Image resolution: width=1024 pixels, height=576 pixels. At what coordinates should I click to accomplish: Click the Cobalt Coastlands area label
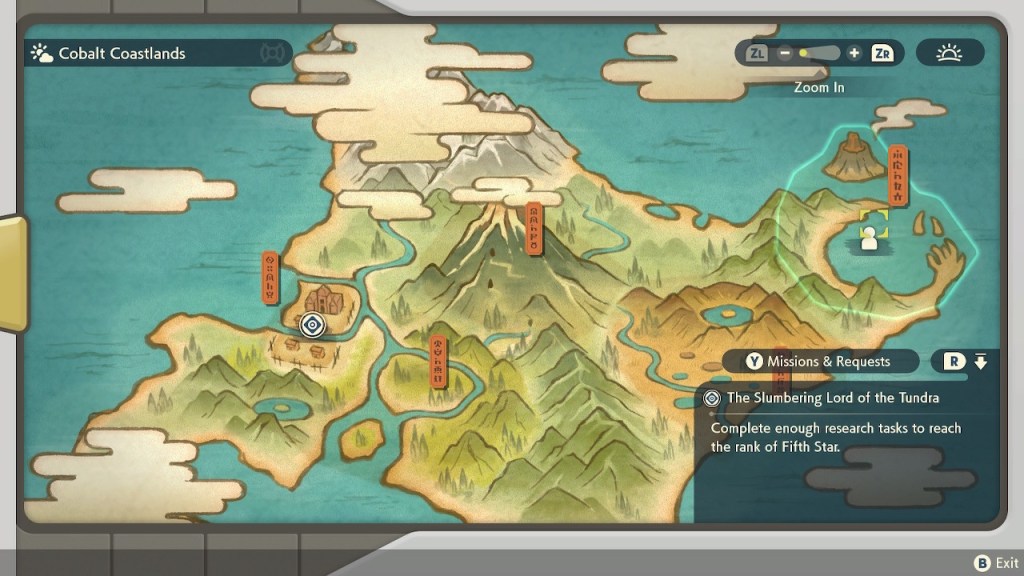coord(122,53)
